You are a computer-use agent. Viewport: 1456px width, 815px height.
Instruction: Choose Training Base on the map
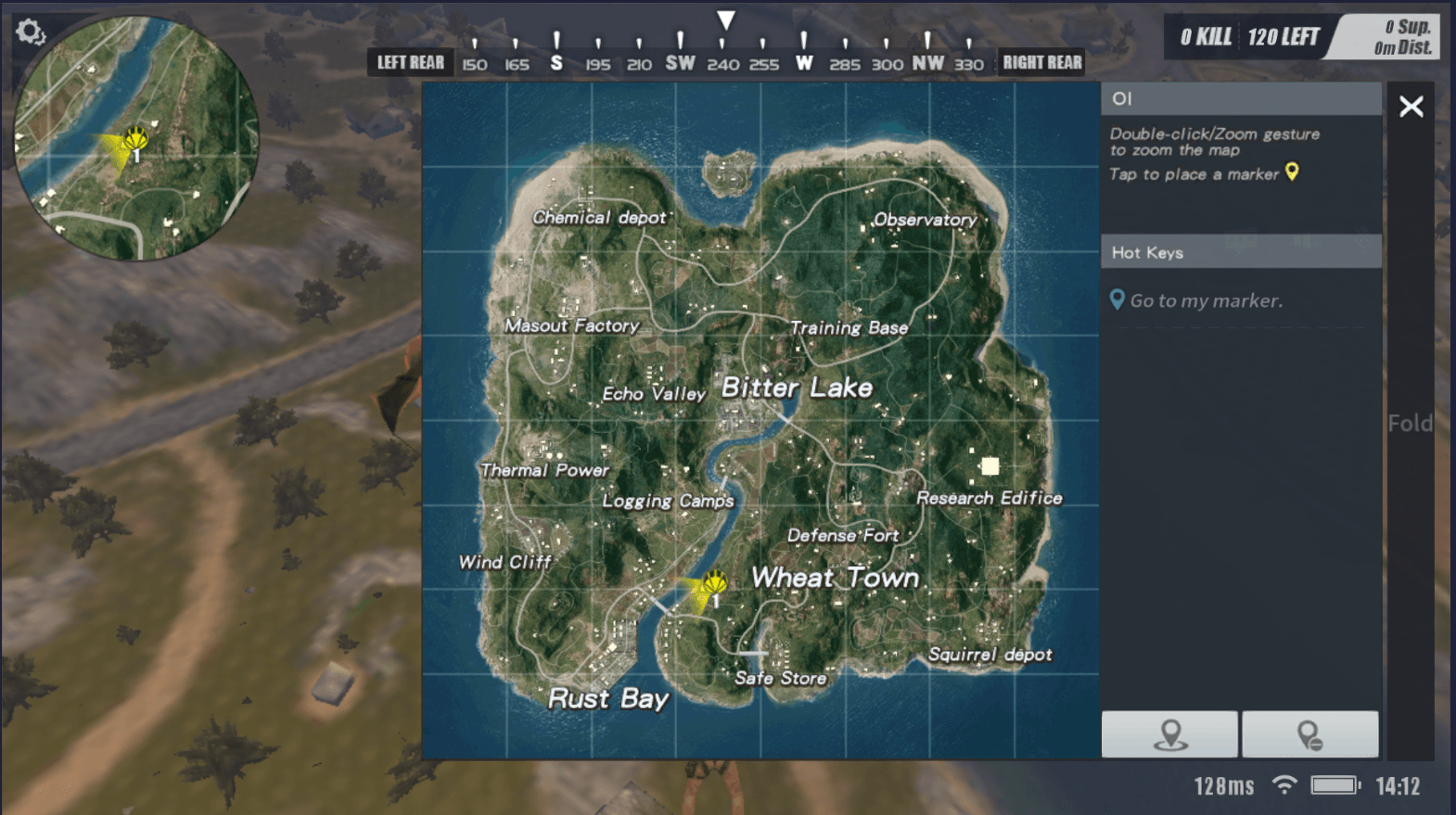coord(849,327)
